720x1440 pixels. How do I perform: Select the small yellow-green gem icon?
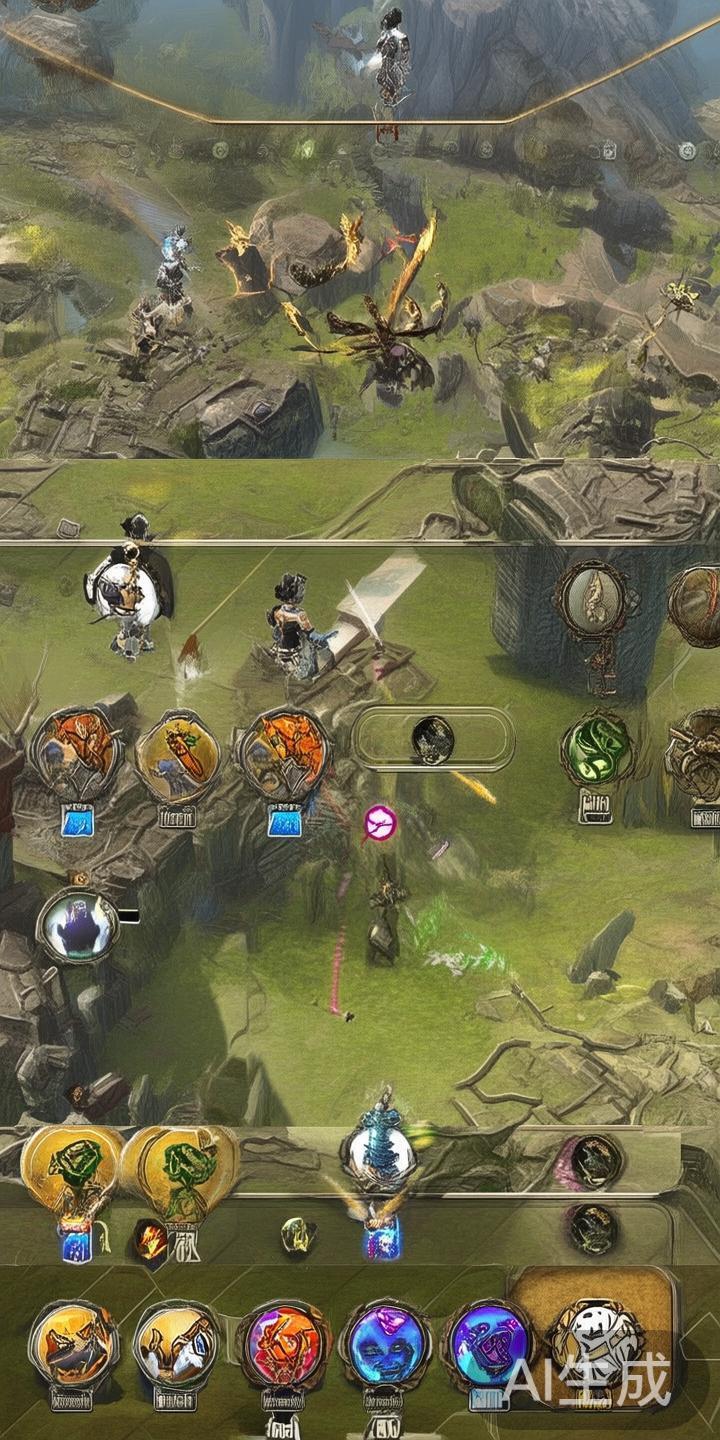(x=298, y=1236)
